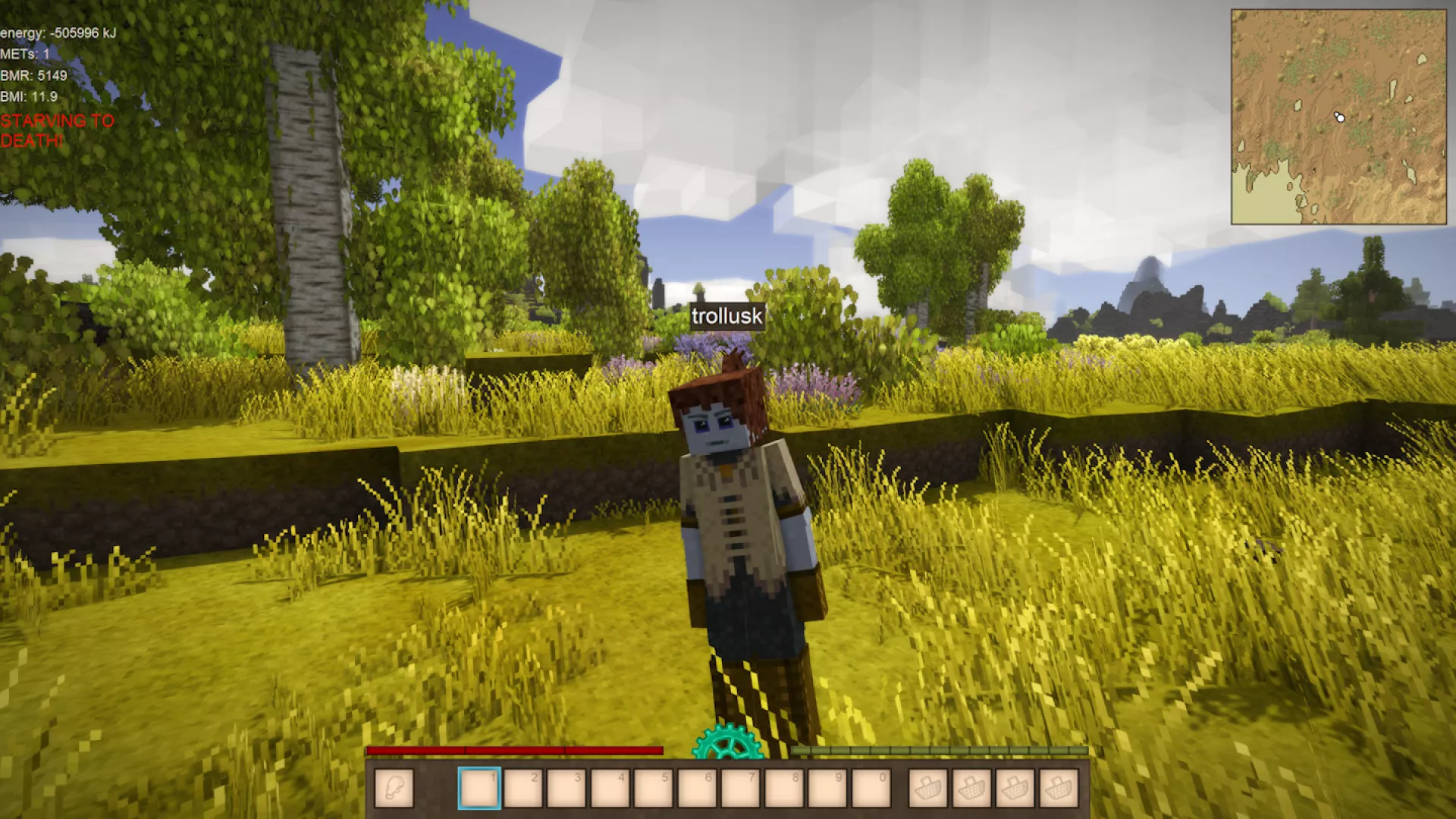Pick hotbar slot labeled 0

coord(871,788)
